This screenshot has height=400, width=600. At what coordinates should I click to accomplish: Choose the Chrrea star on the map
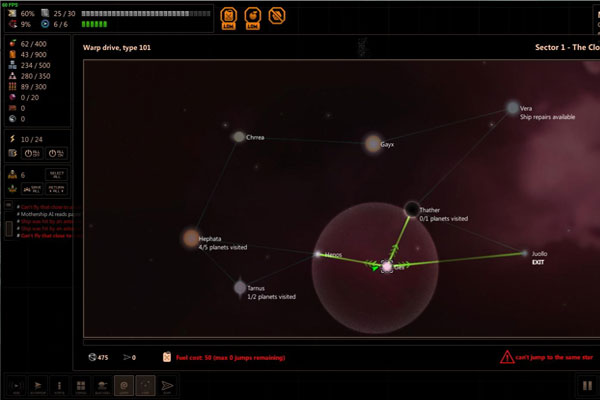pos(239,137)
